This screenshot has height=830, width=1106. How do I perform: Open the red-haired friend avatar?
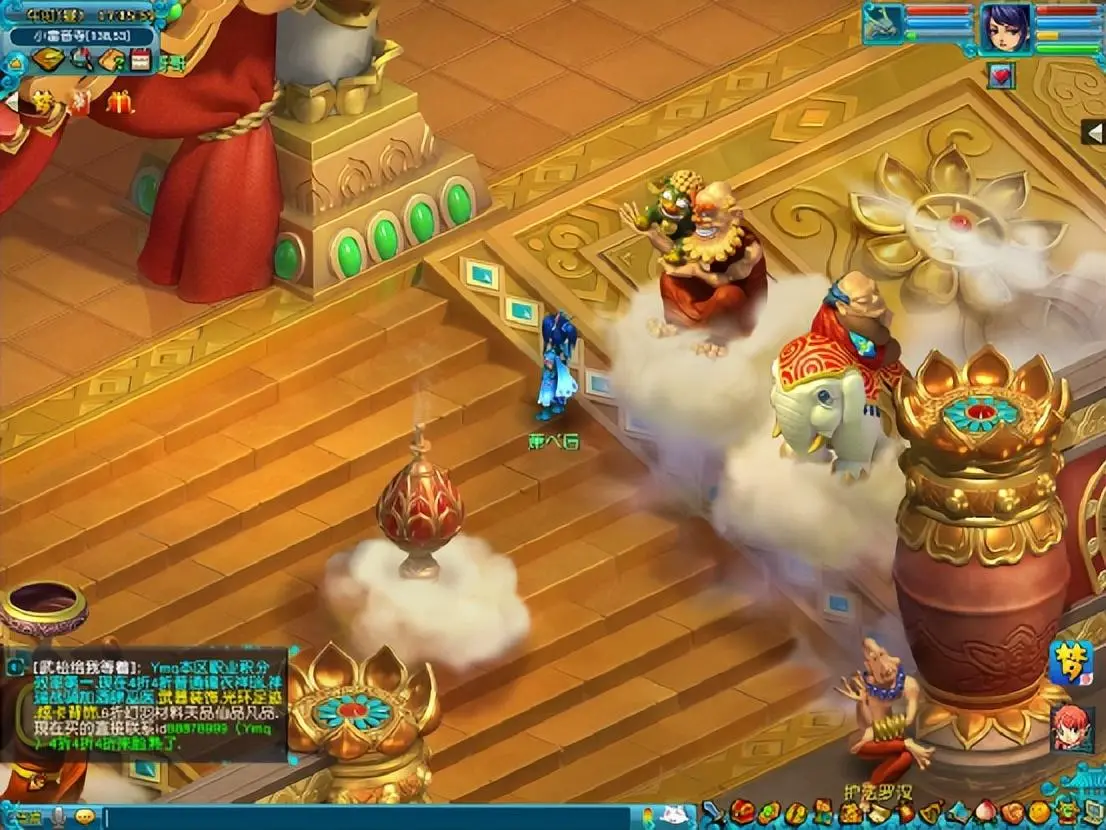point(1071,727)
